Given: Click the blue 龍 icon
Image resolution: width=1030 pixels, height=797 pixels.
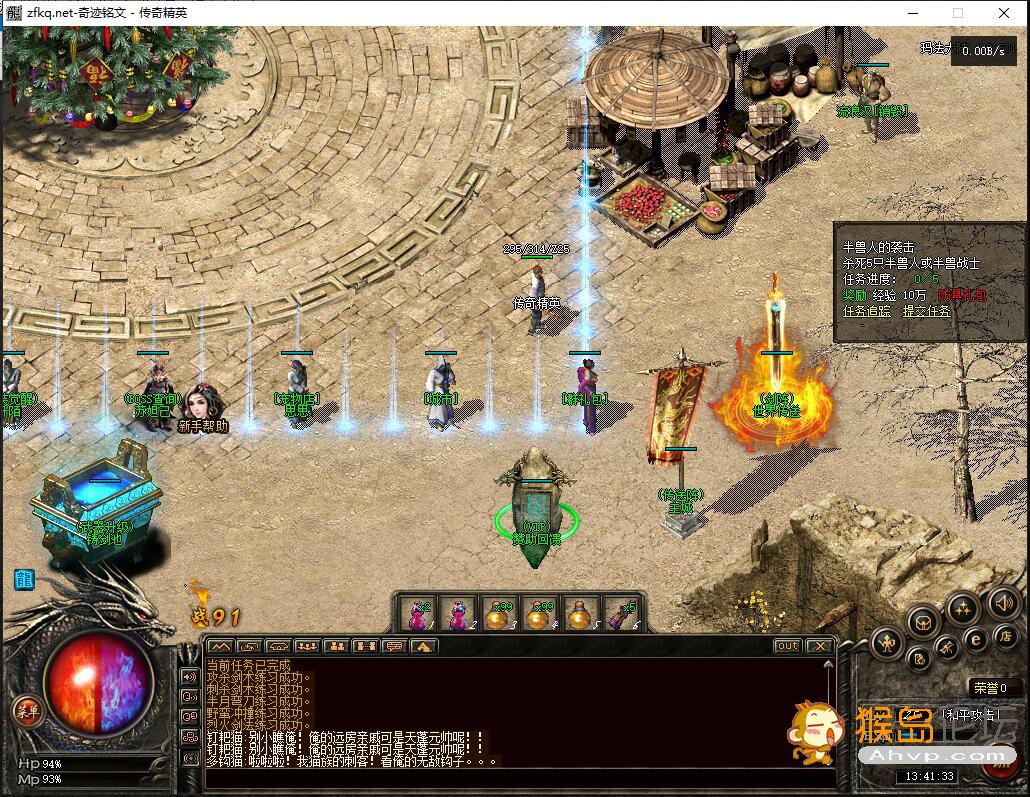Looking at the screenshot, I should (x=23, y=579).
